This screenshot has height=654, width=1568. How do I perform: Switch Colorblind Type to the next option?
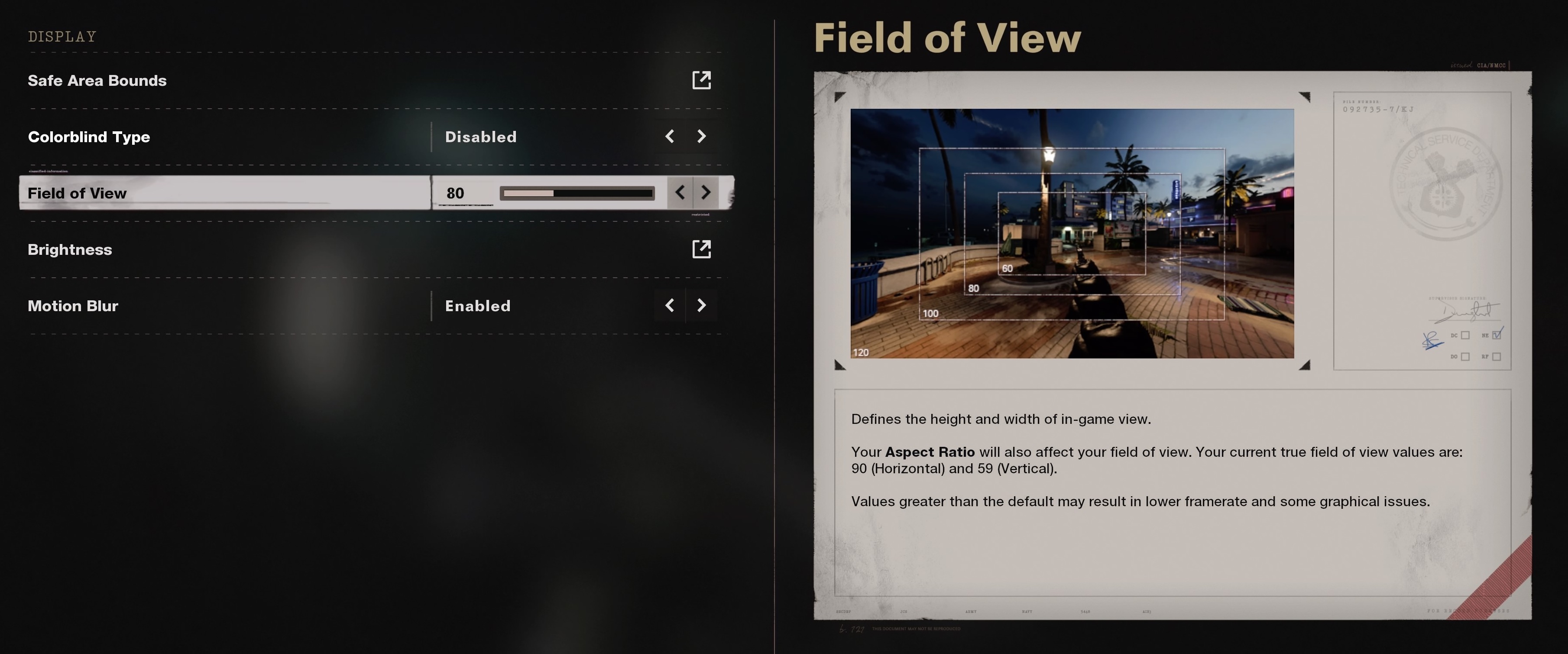pyautogui.click(x=701, y=137)
